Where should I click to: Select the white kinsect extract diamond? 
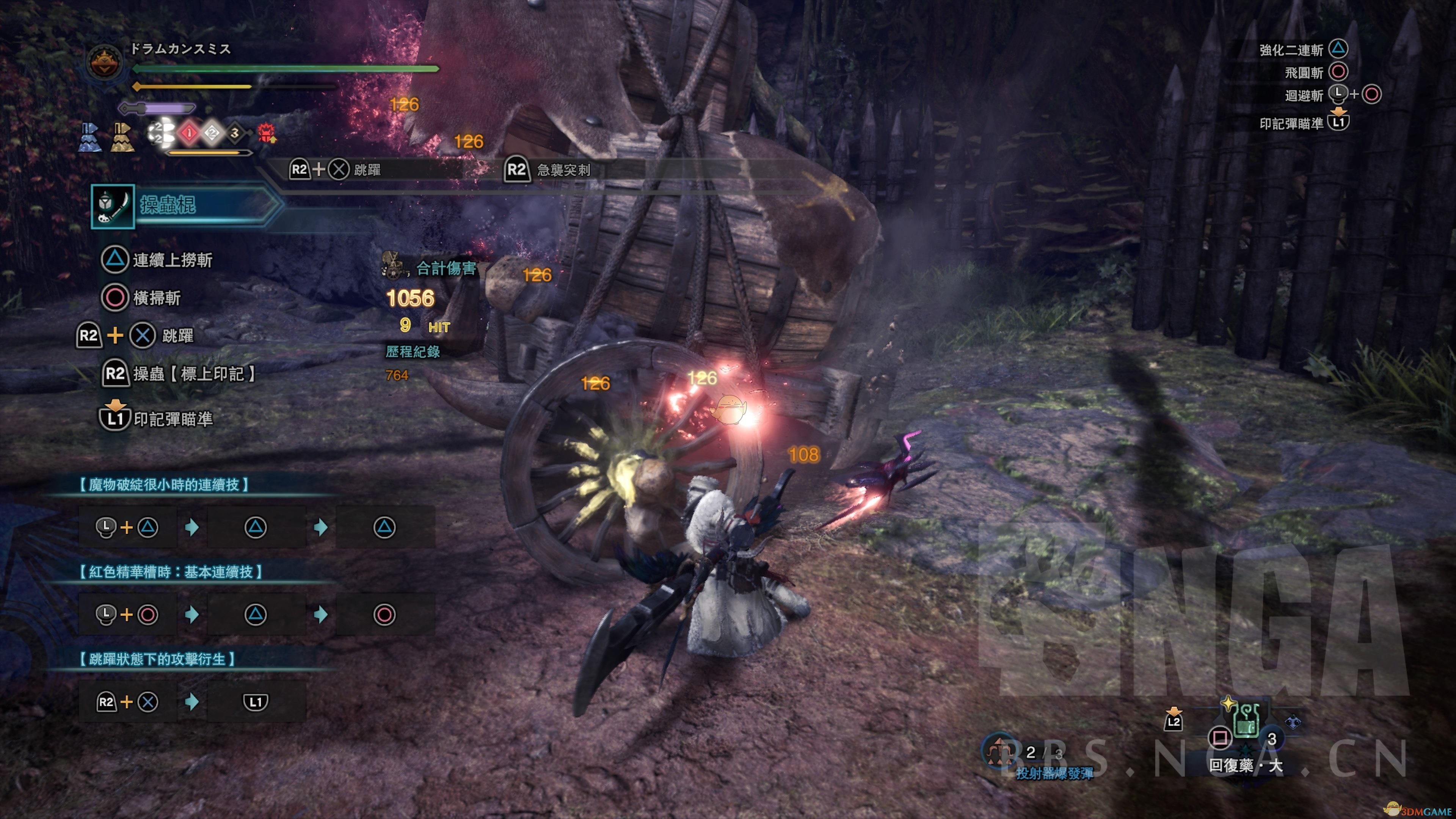[212, 133]
